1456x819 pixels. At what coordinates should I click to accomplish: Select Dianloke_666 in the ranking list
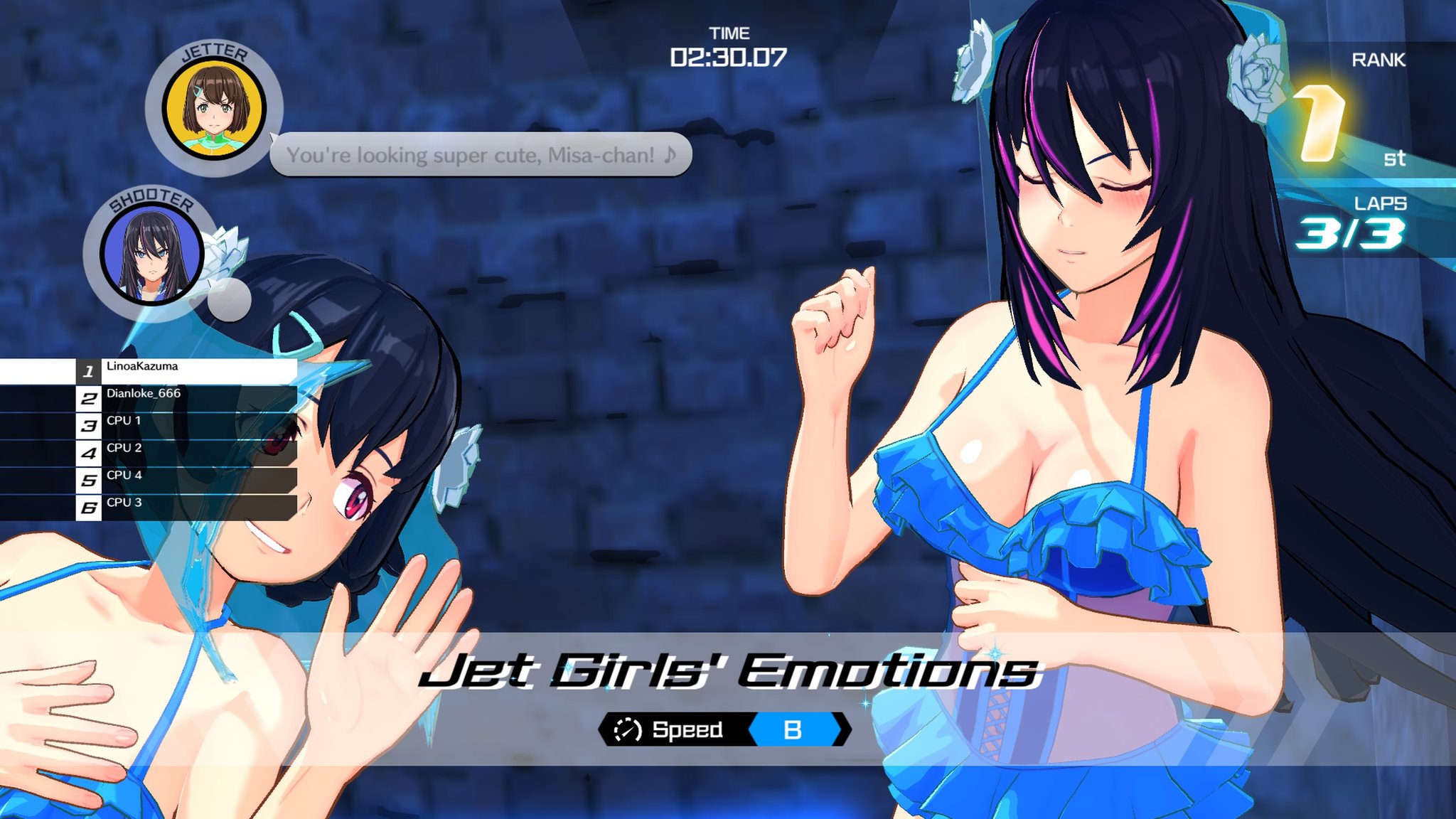pyautogui.click(x=186, y=398)
